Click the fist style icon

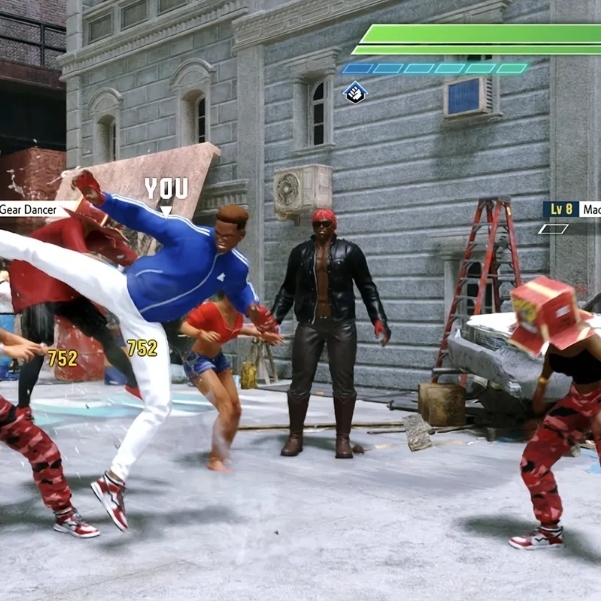355,93
